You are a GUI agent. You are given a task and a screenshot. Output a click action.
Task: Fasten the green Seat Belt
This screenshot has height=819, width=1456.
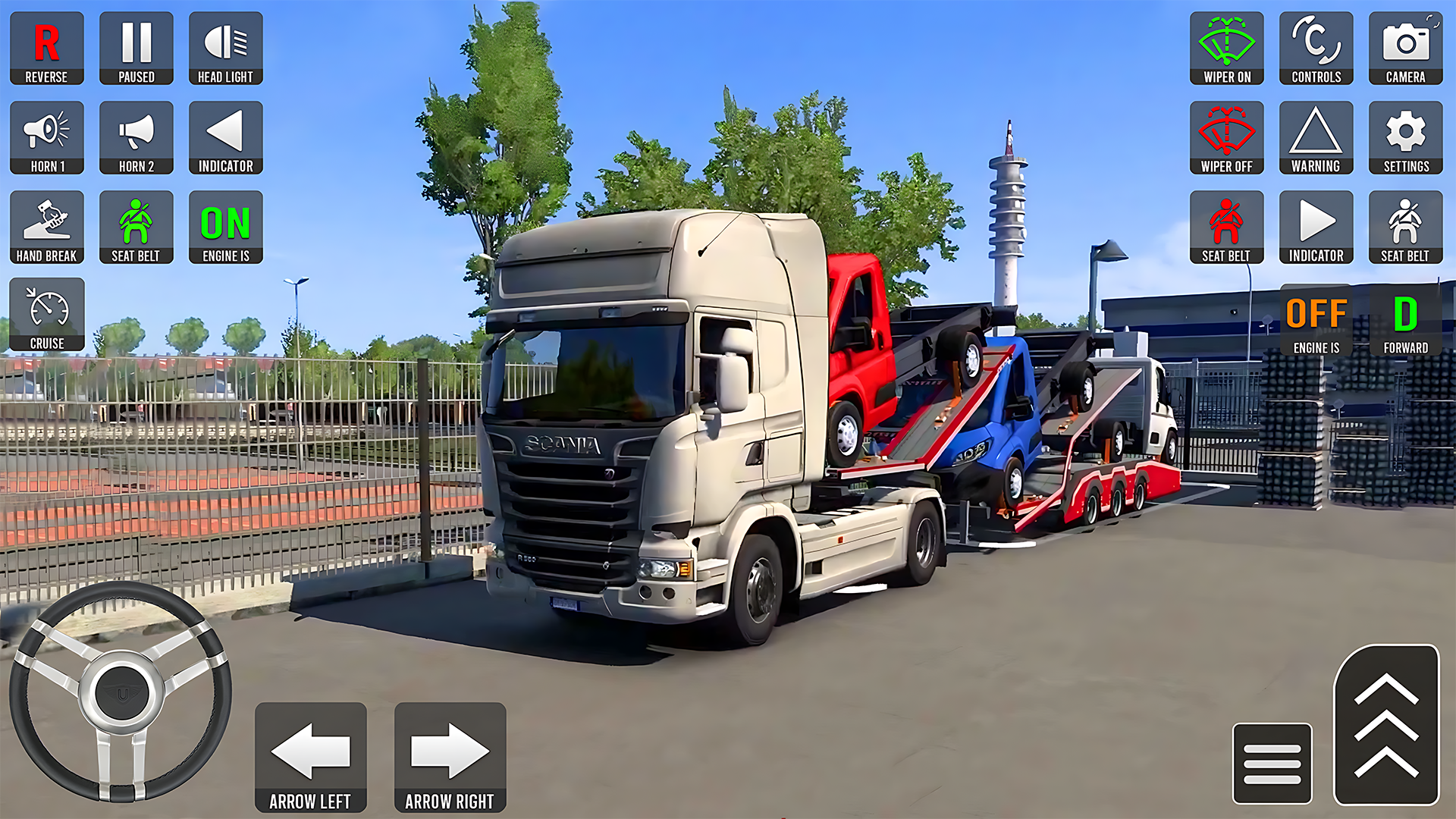(136, 226)
